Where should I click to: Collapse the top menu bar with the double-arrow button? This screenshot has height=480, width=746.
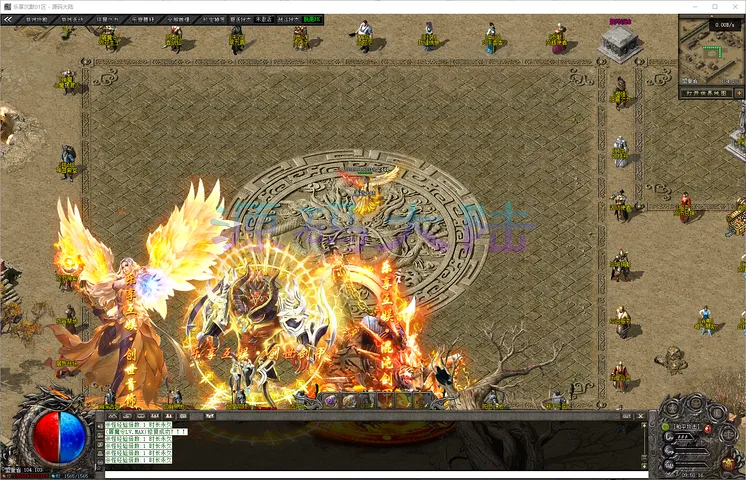[x=9, y=19]
